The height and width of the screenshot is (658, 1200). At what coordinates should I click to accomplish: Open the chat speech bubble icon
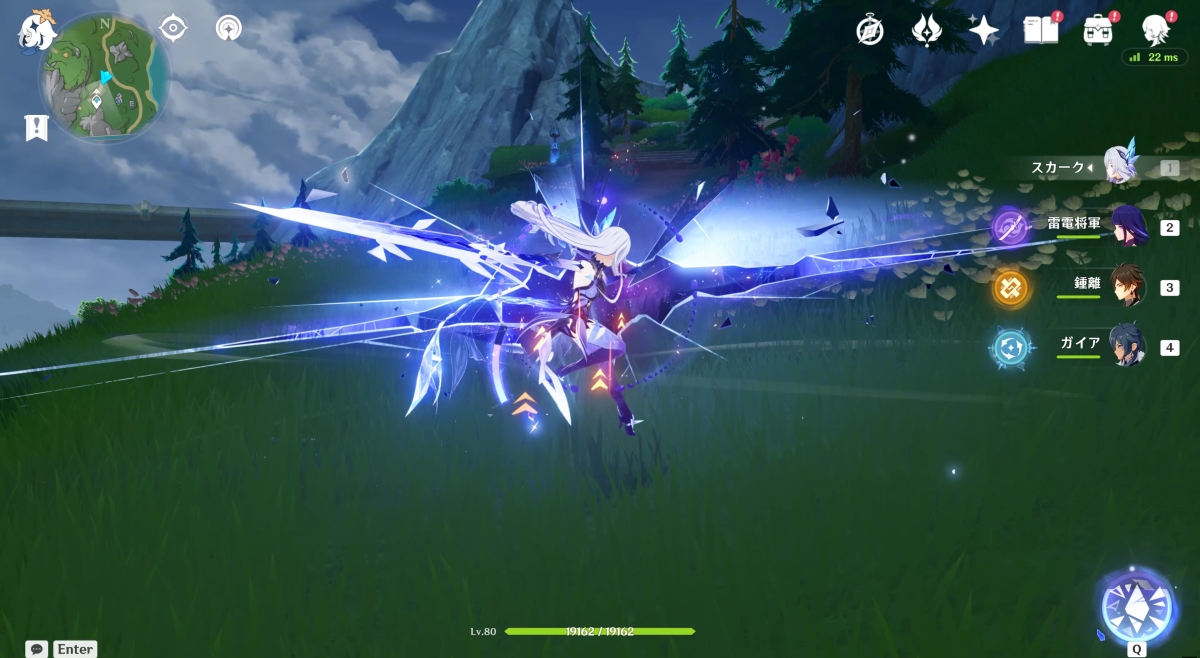click(37, 649)
